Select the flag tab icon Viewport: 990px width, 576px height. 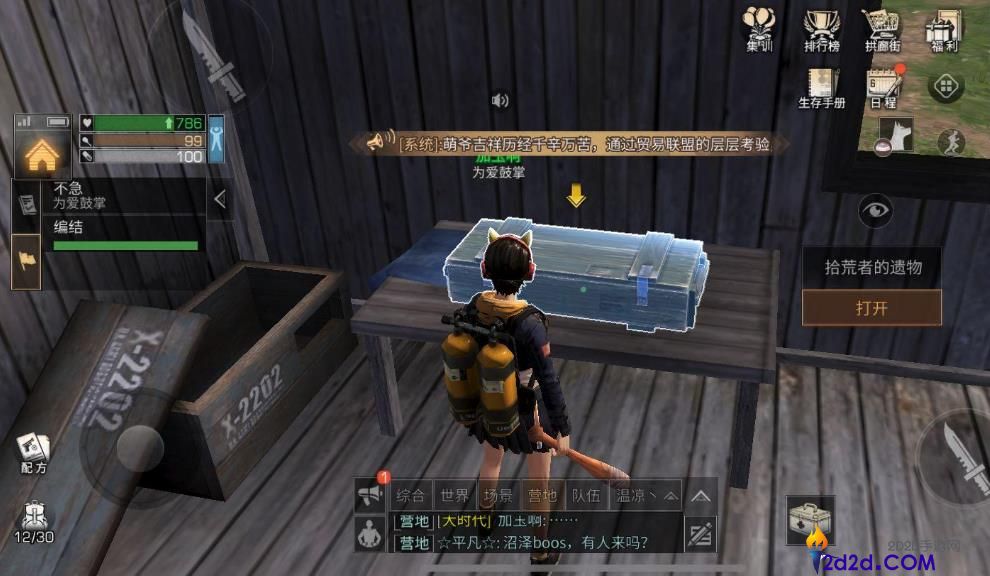pos(26,262)
